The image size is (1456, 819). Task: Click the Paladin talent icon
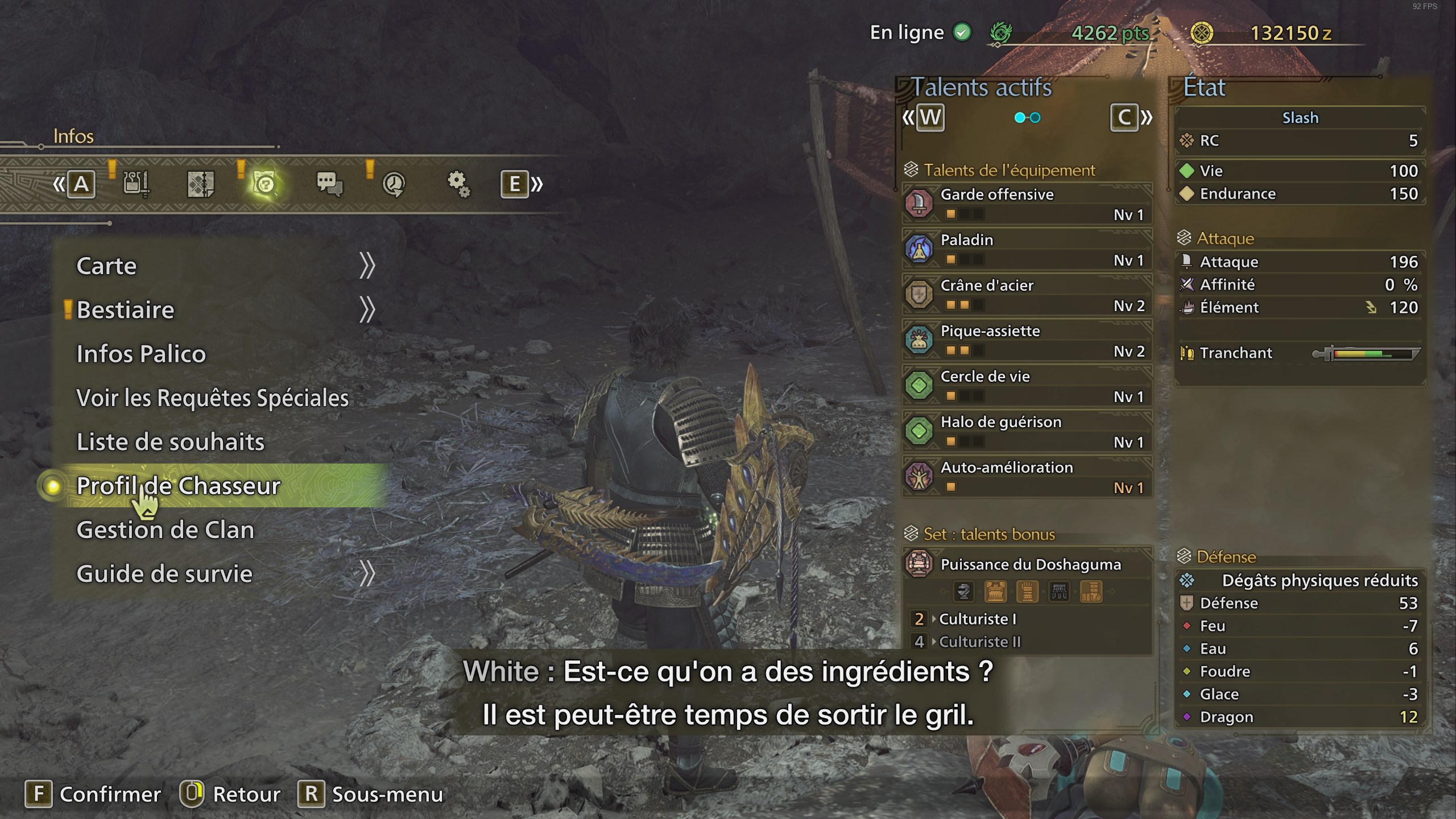(x=920, y=249)
